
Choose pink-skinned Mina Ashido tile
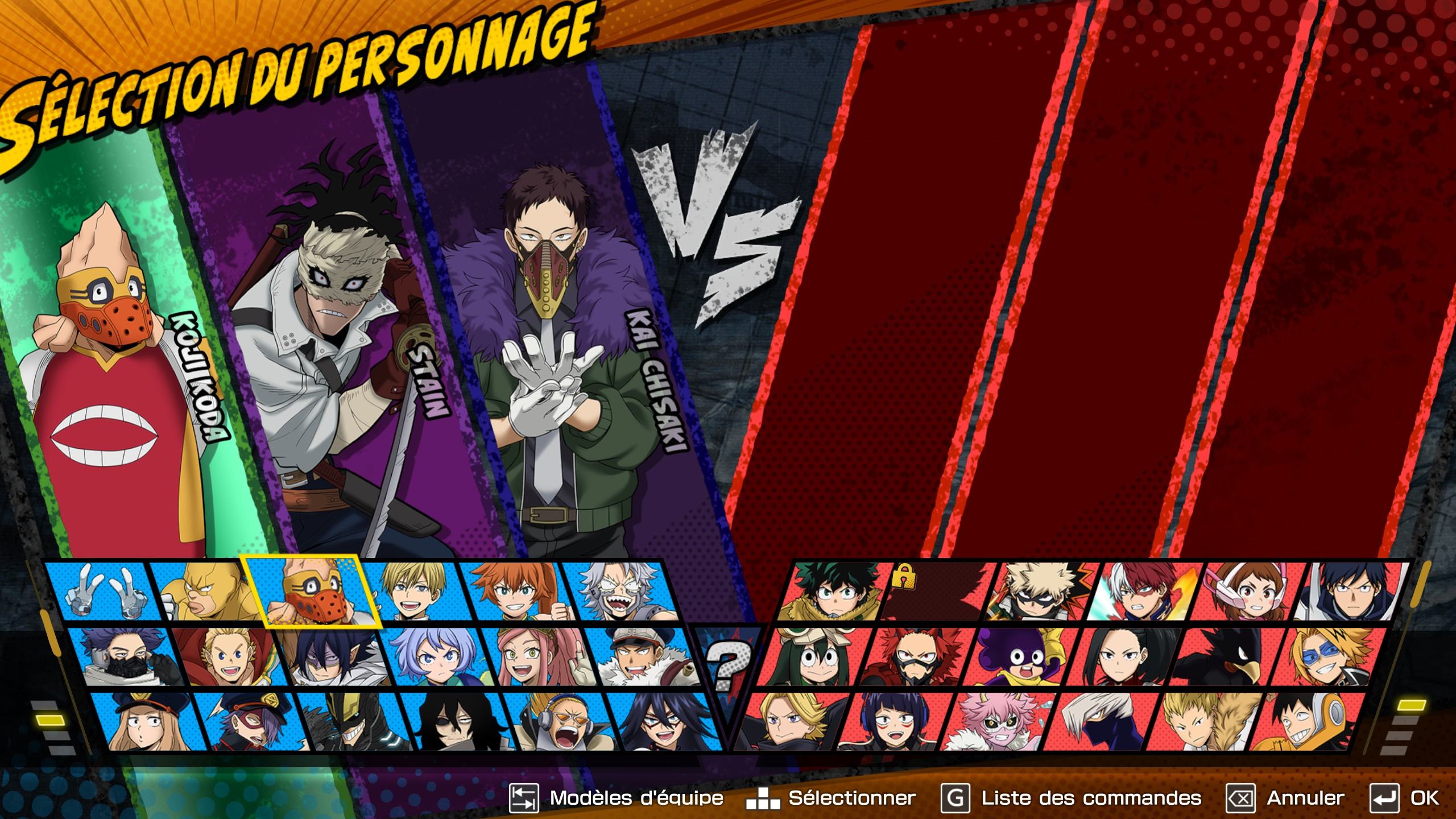[994, 721]
